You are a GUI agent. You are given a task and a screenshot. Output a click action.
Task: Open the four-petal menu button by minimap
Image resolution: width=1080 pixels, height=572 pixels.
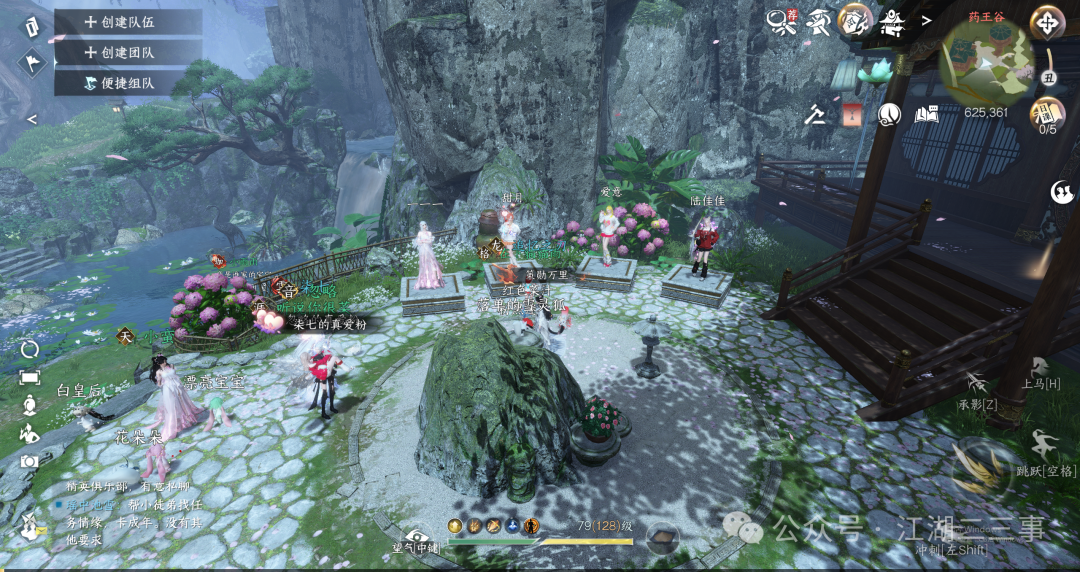(x=1047, y=22)
